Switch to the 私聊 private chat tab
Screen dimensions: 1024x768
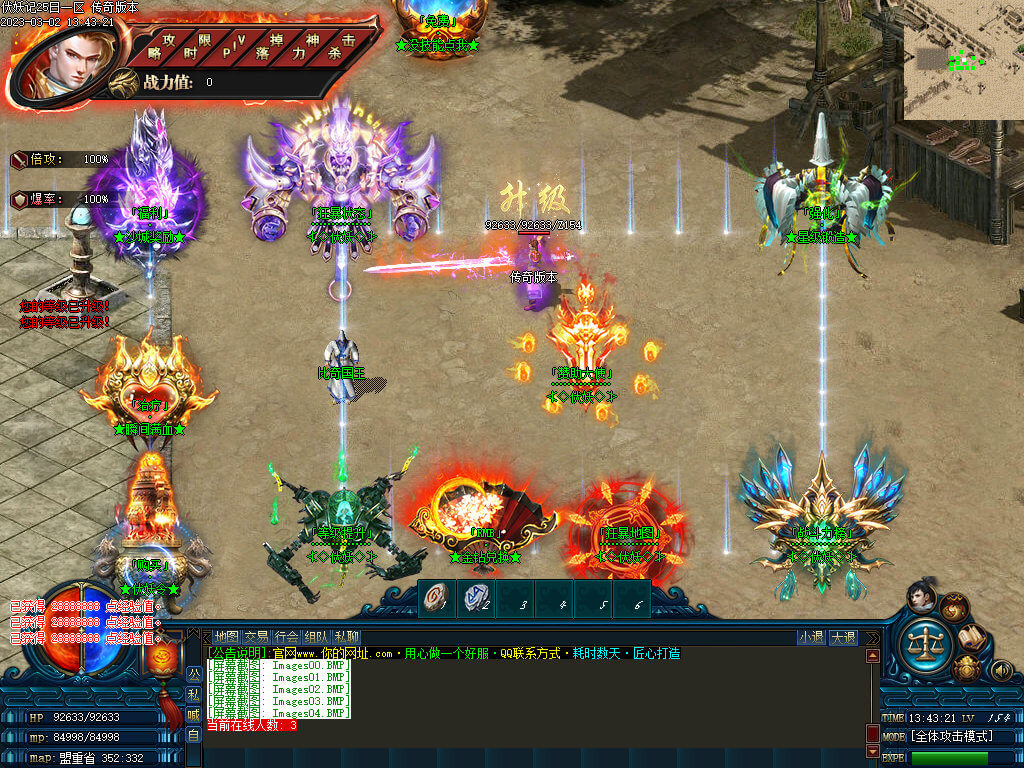[347, 636]
